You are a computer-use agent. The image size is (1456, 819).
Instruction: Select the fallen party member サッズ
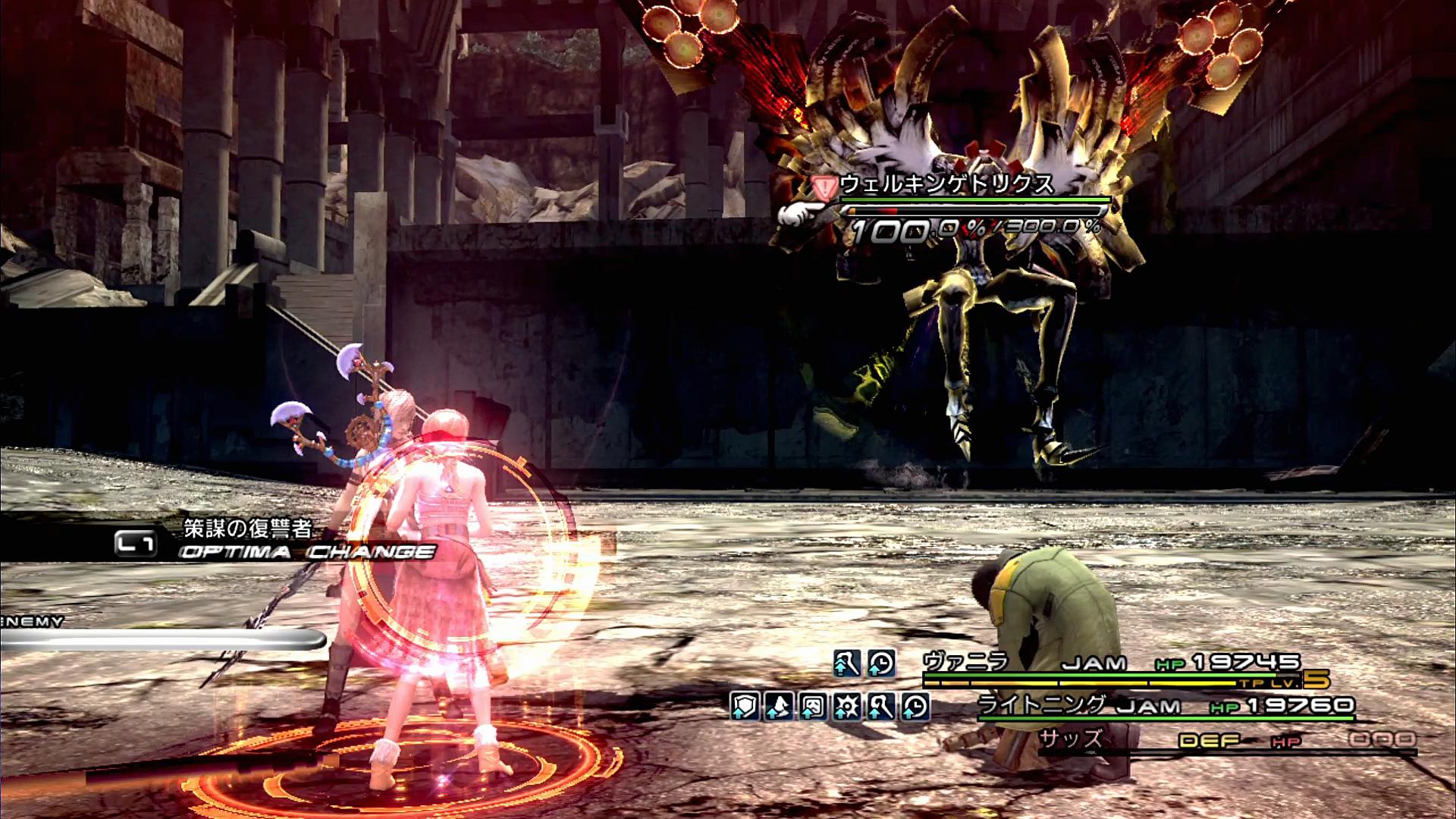1070,739
